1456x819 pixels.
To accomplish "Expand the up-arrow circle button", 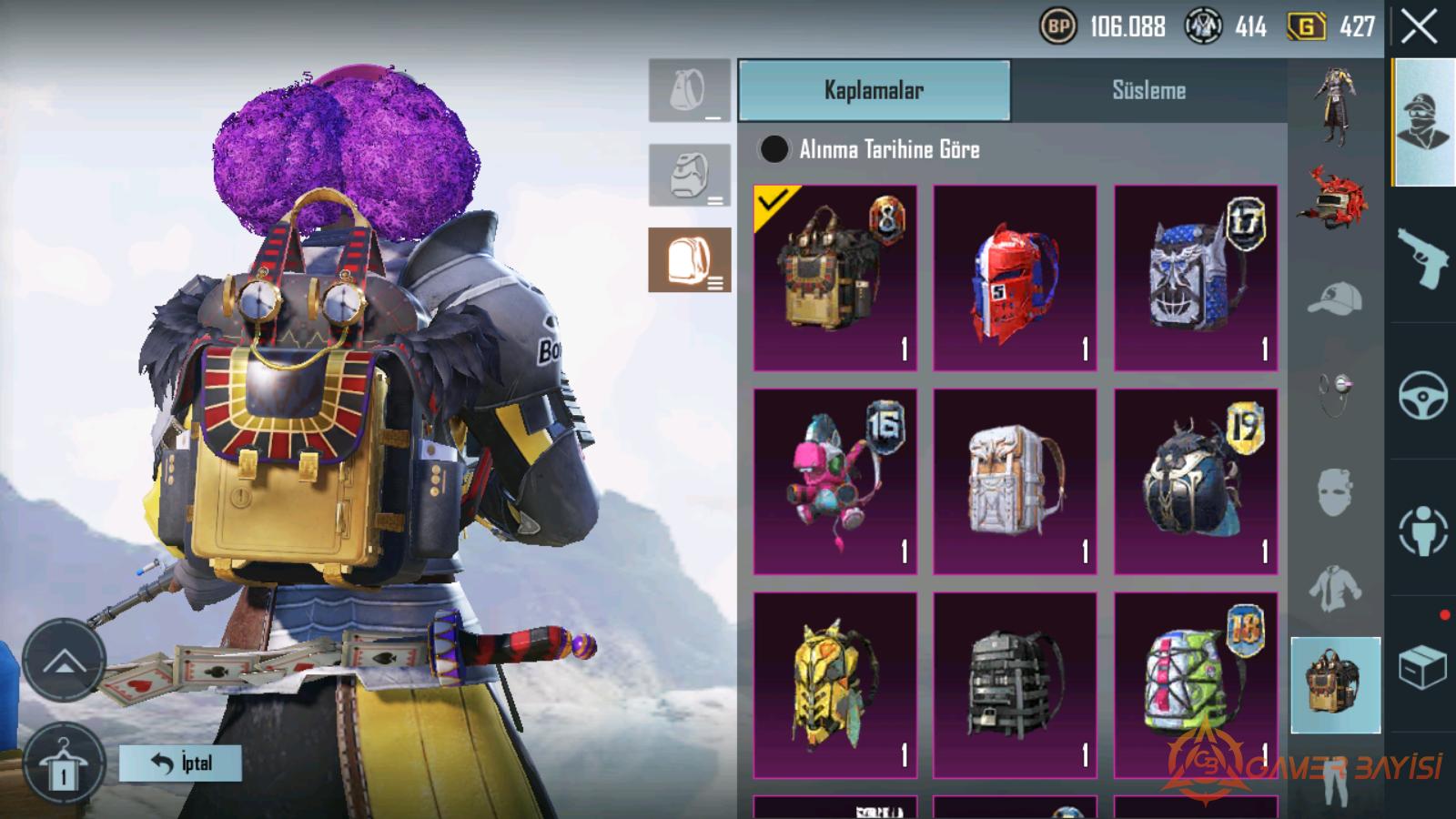I will (64, 661).
